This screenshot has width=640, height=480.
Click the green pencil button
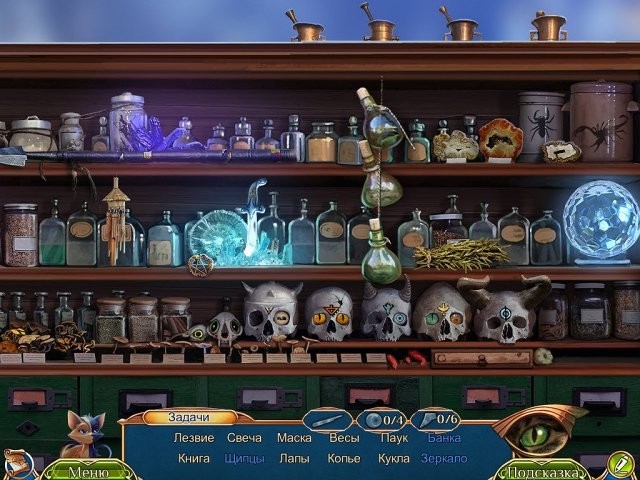click(620, 463)
